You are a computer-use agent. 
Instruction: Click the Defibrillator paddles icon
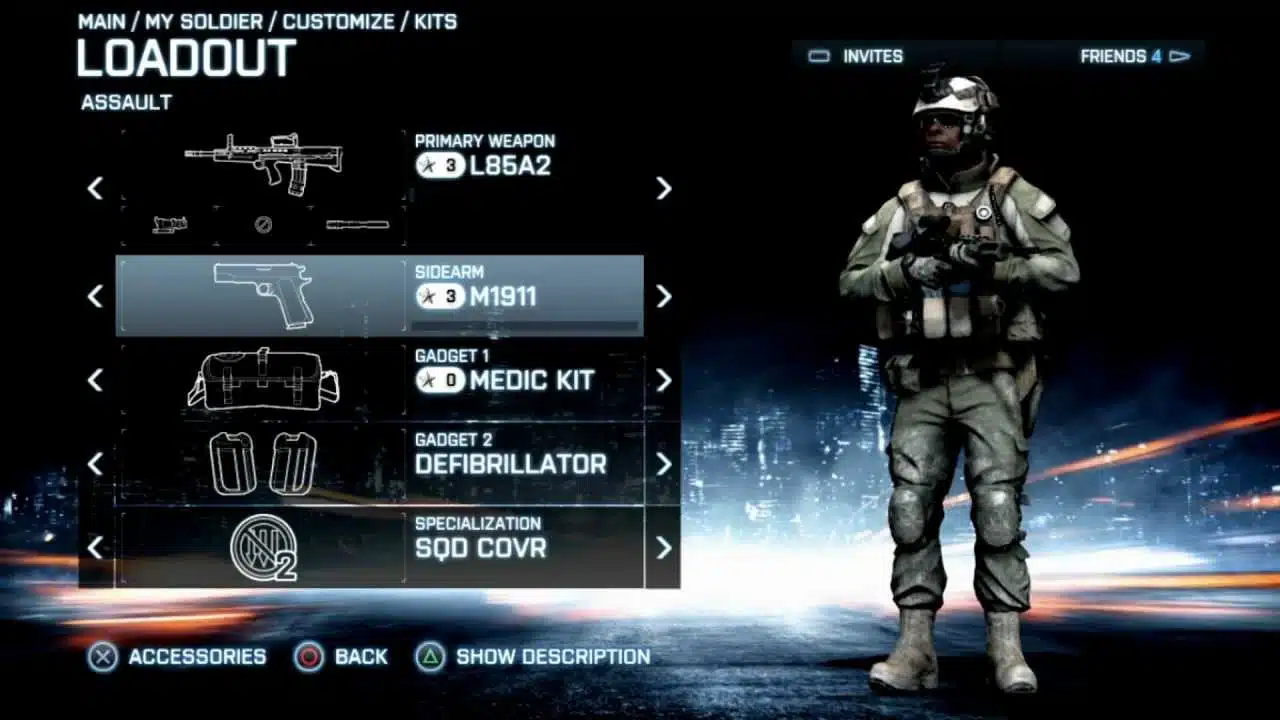pos(262,462)
